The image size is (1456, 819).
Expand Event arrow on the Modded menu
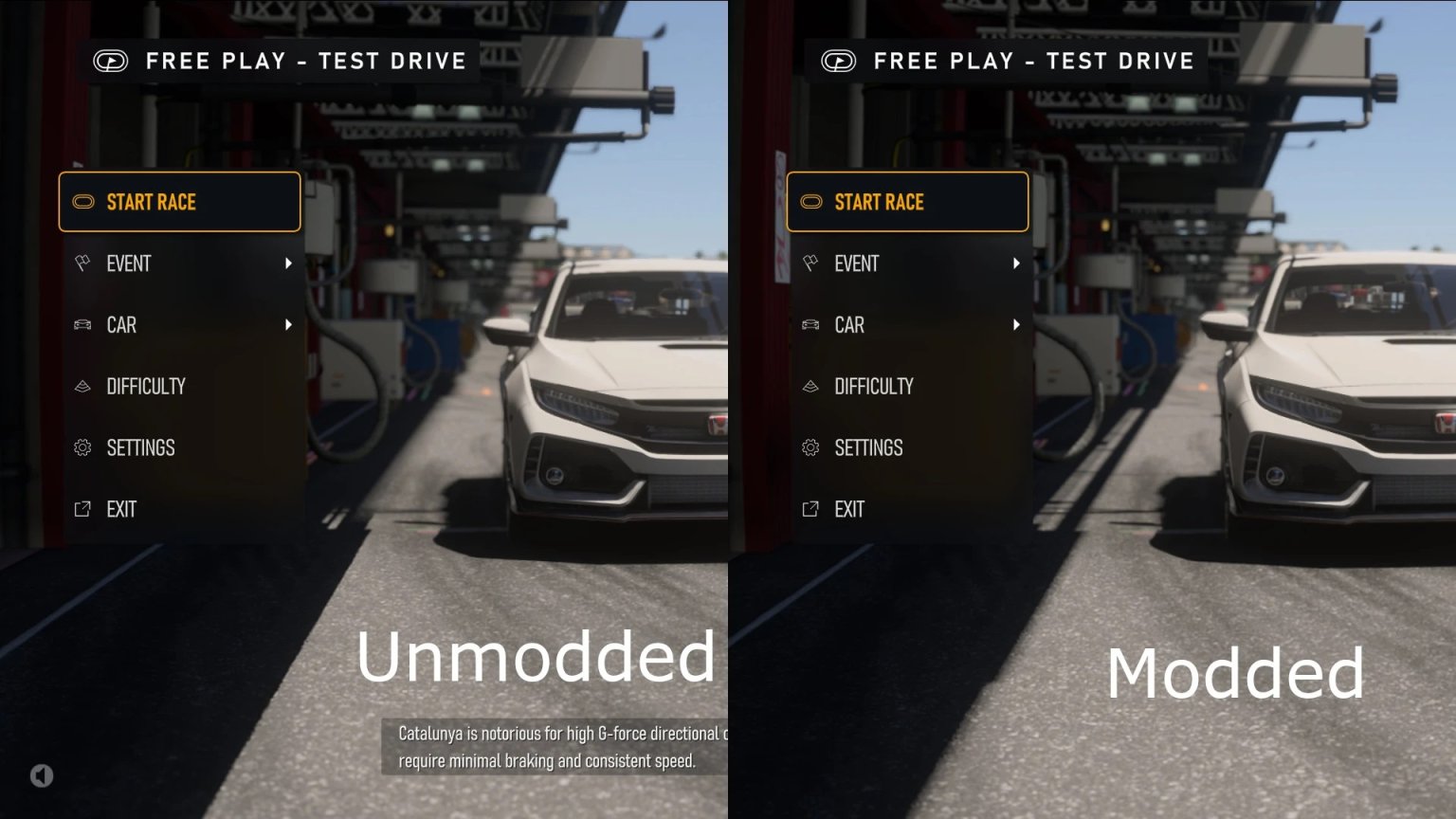tap(1017, 264)
